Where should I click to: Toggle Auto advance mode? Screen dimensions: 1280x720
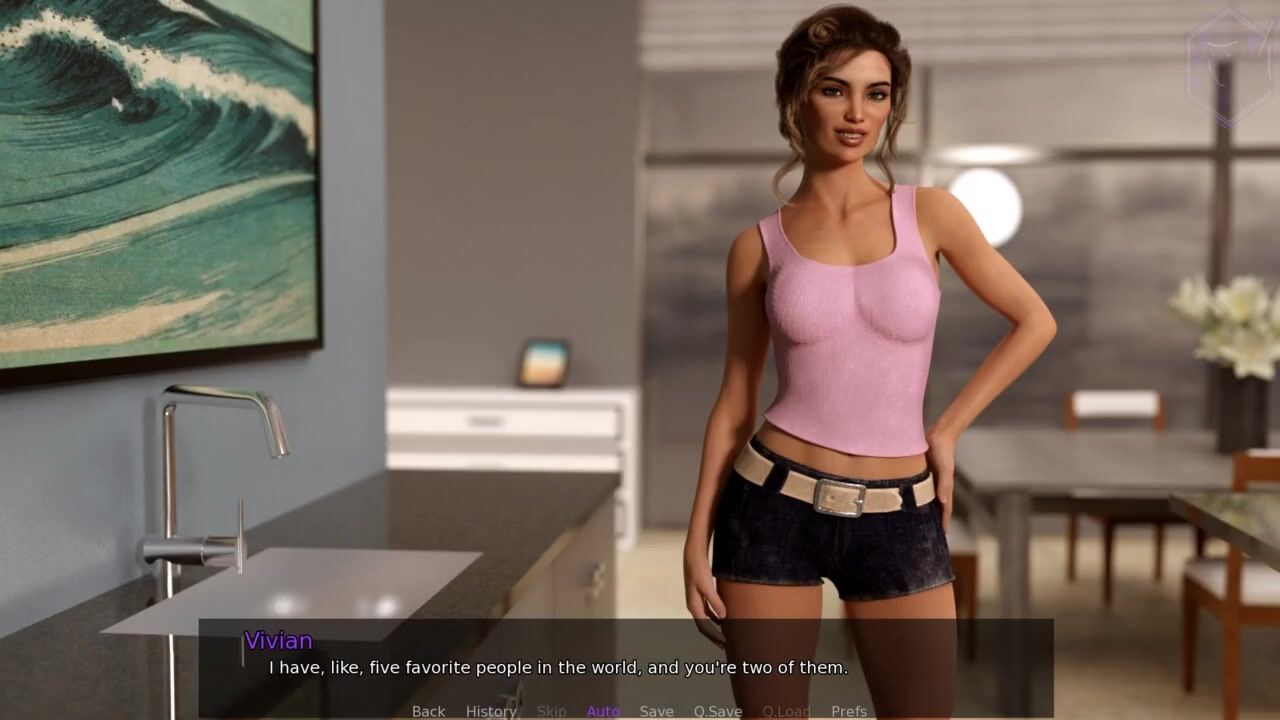(x=603, y=711)
